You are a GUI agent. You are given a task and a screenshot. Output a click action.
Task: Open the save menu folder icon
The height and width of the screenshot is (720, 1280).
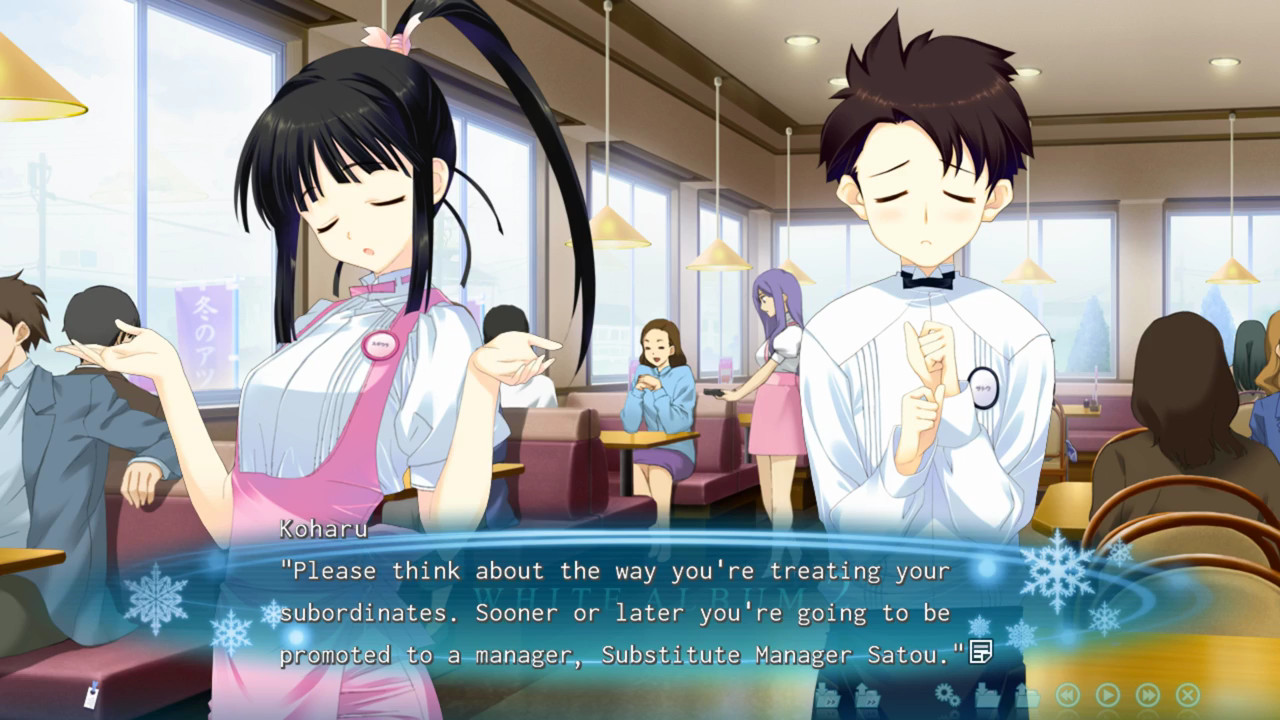(987, 695)
